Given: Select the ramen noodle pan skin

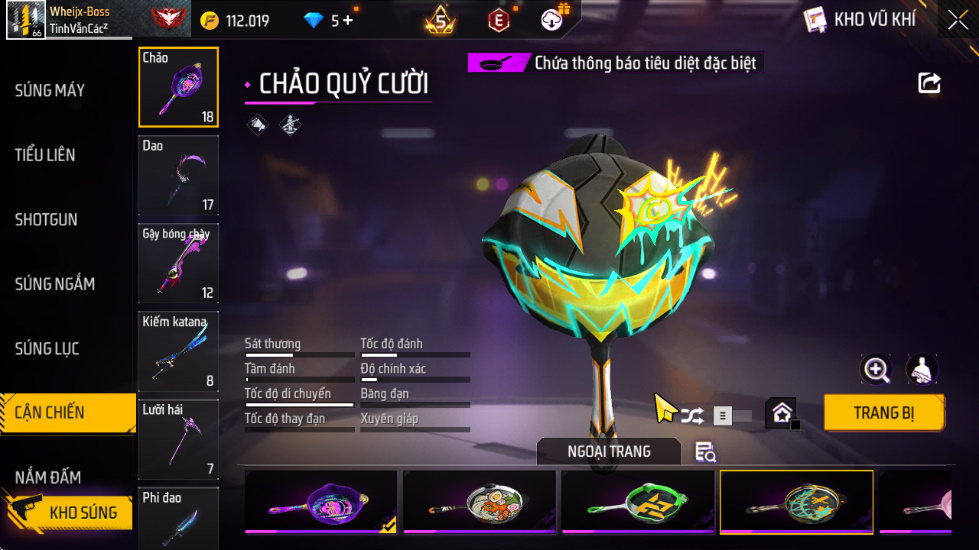Looking at the screenshot, I should tap(479, 502).
